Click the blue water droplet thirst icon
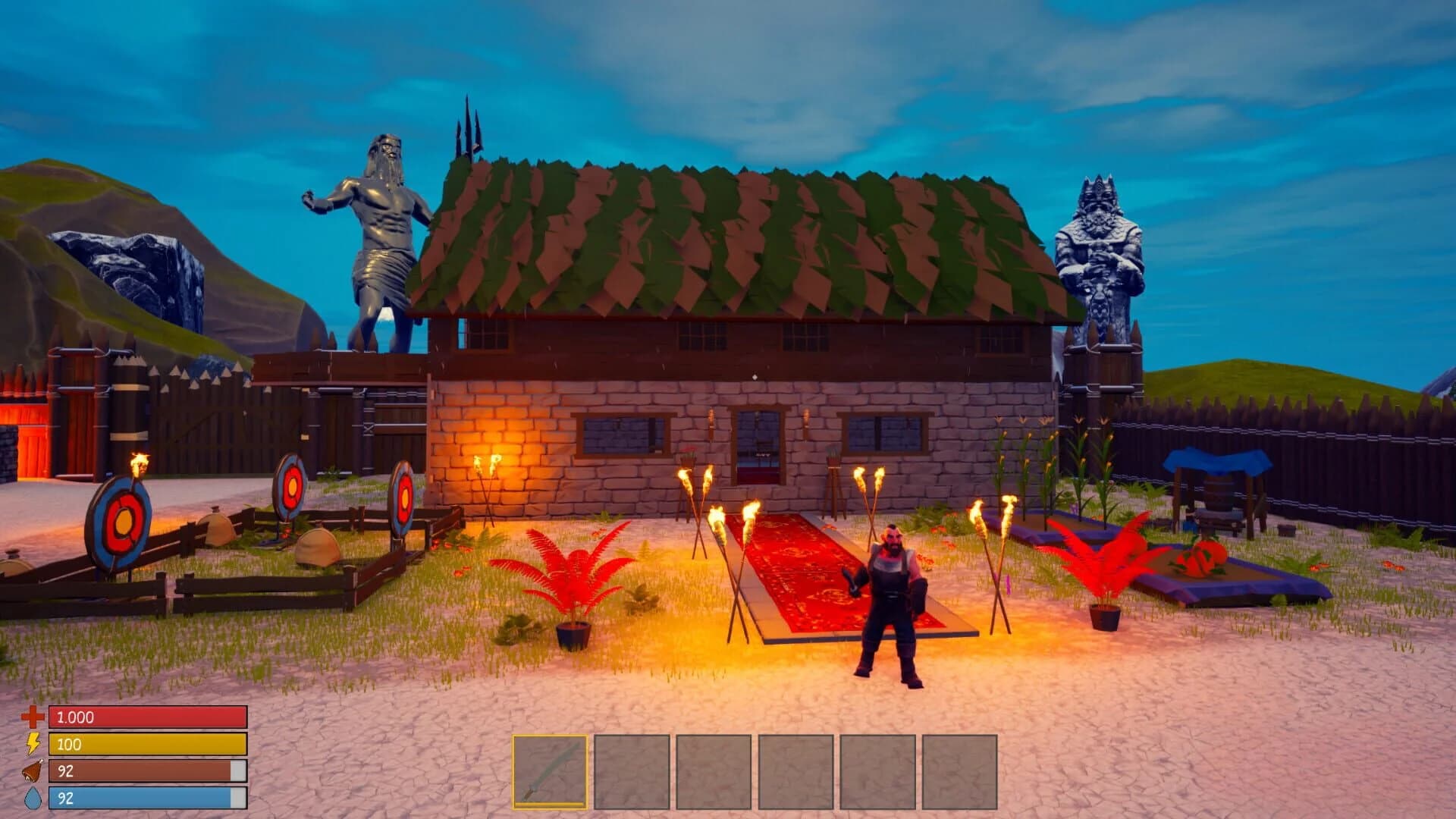 click(x=32, y=797)
